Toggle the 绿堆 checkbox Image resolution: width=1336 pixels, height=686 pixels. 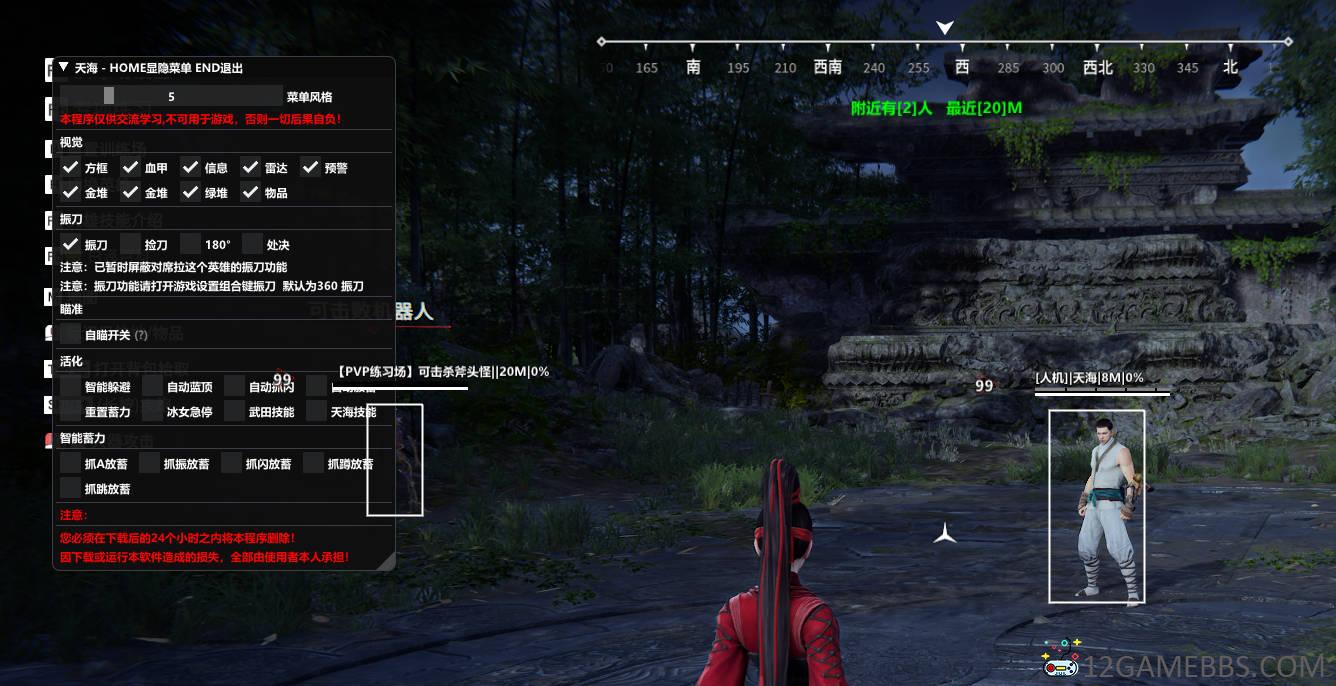[190, 193]
